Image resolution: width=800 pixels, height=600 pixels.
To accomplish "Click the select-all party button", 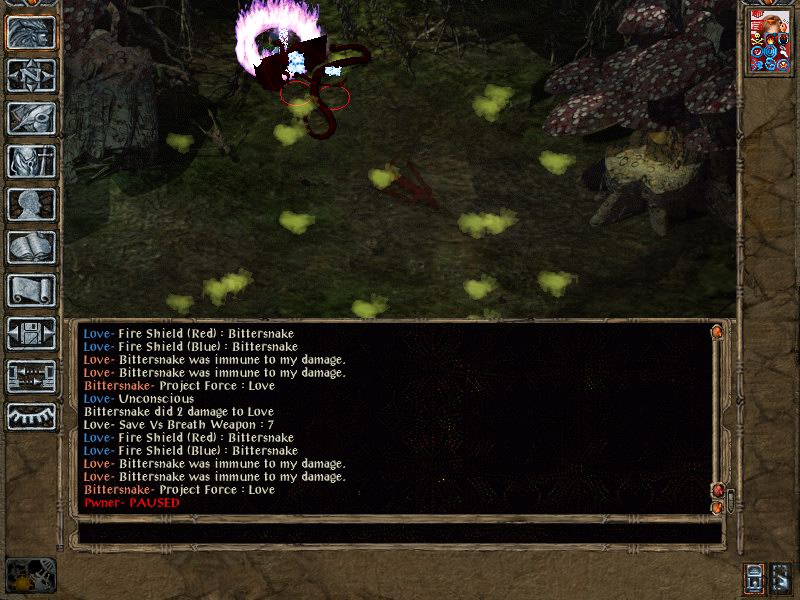I will pyautogui.click(x=781, y=578).
